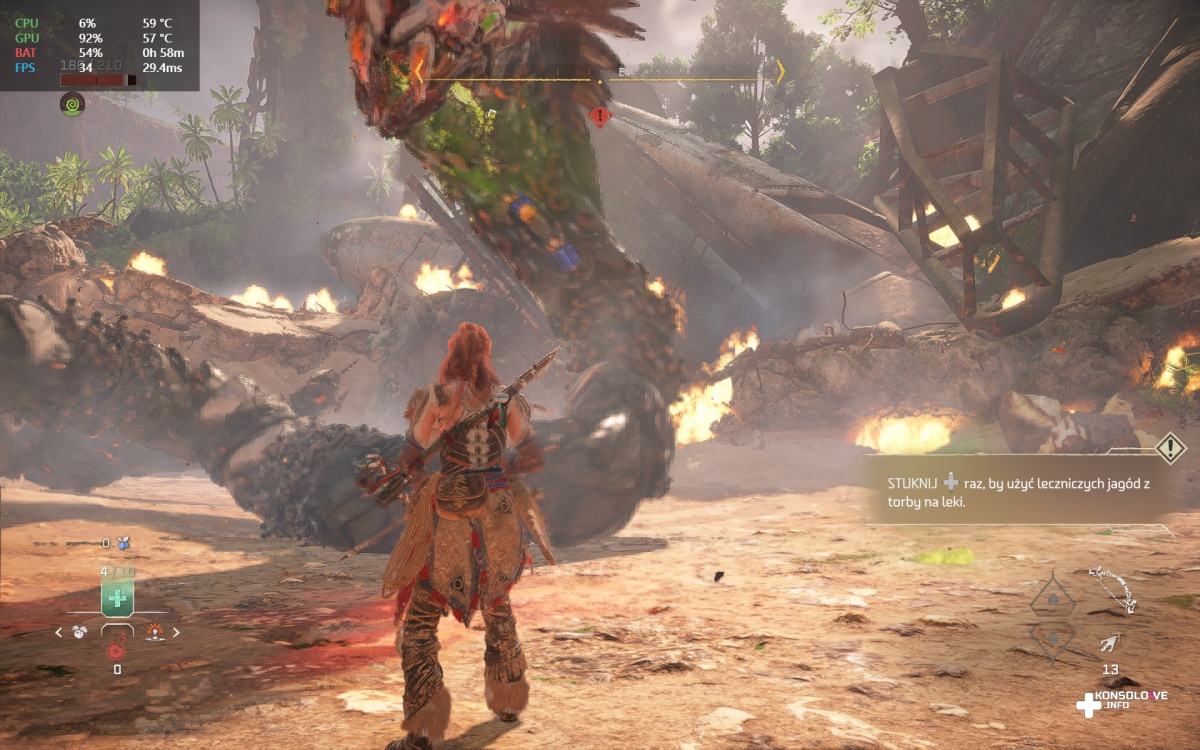Click the Konsolowe.info watermark logo
The width and height of the screenshot is (1200, 750).
1120,701
